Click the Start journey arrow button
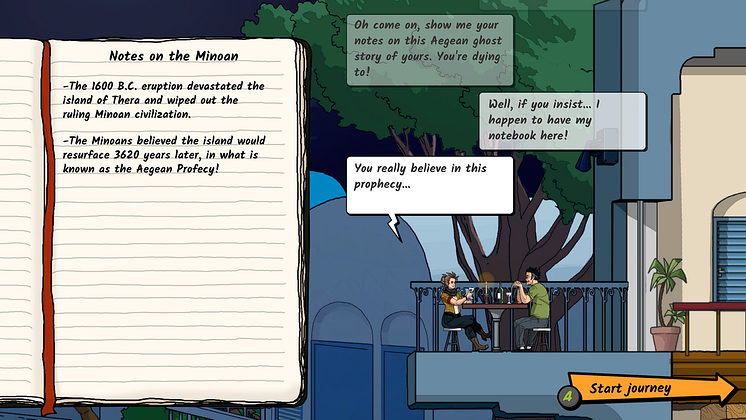The width and height of the screenshot is (746, 420). (650, 389)
